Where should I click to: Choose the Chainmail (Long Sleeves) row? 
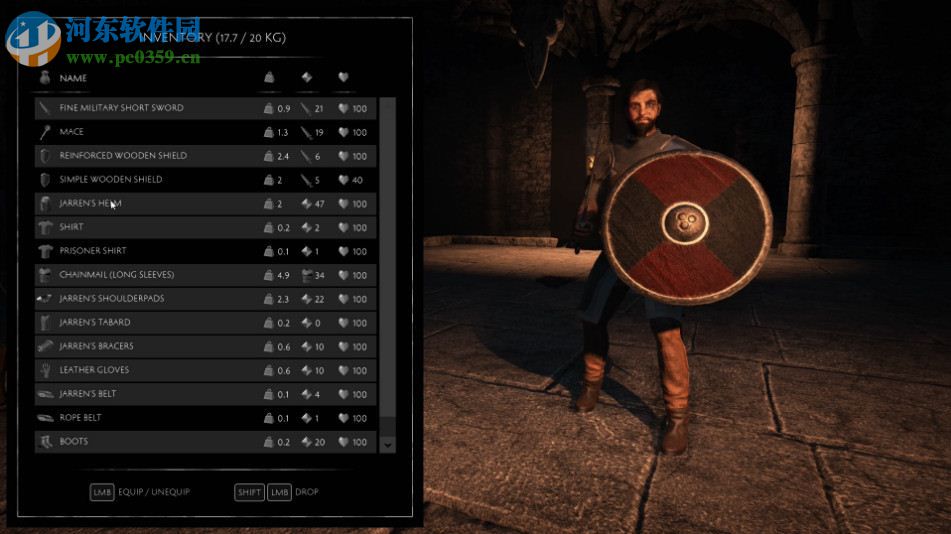coord(117,275)
